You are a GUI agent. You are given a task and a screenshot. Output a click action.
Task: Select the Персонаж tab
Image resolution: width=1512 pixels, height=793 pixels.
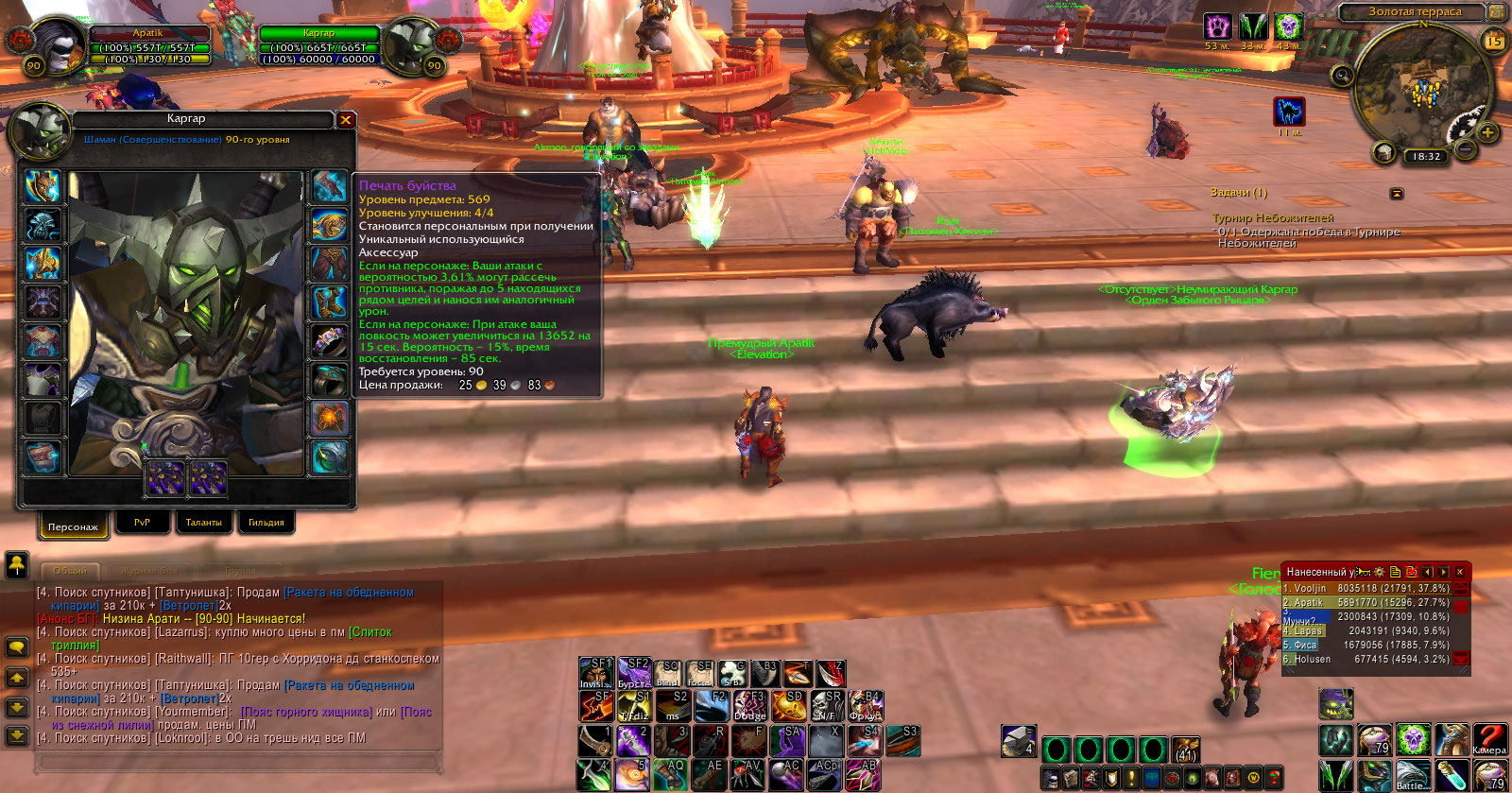pos(73,526)
